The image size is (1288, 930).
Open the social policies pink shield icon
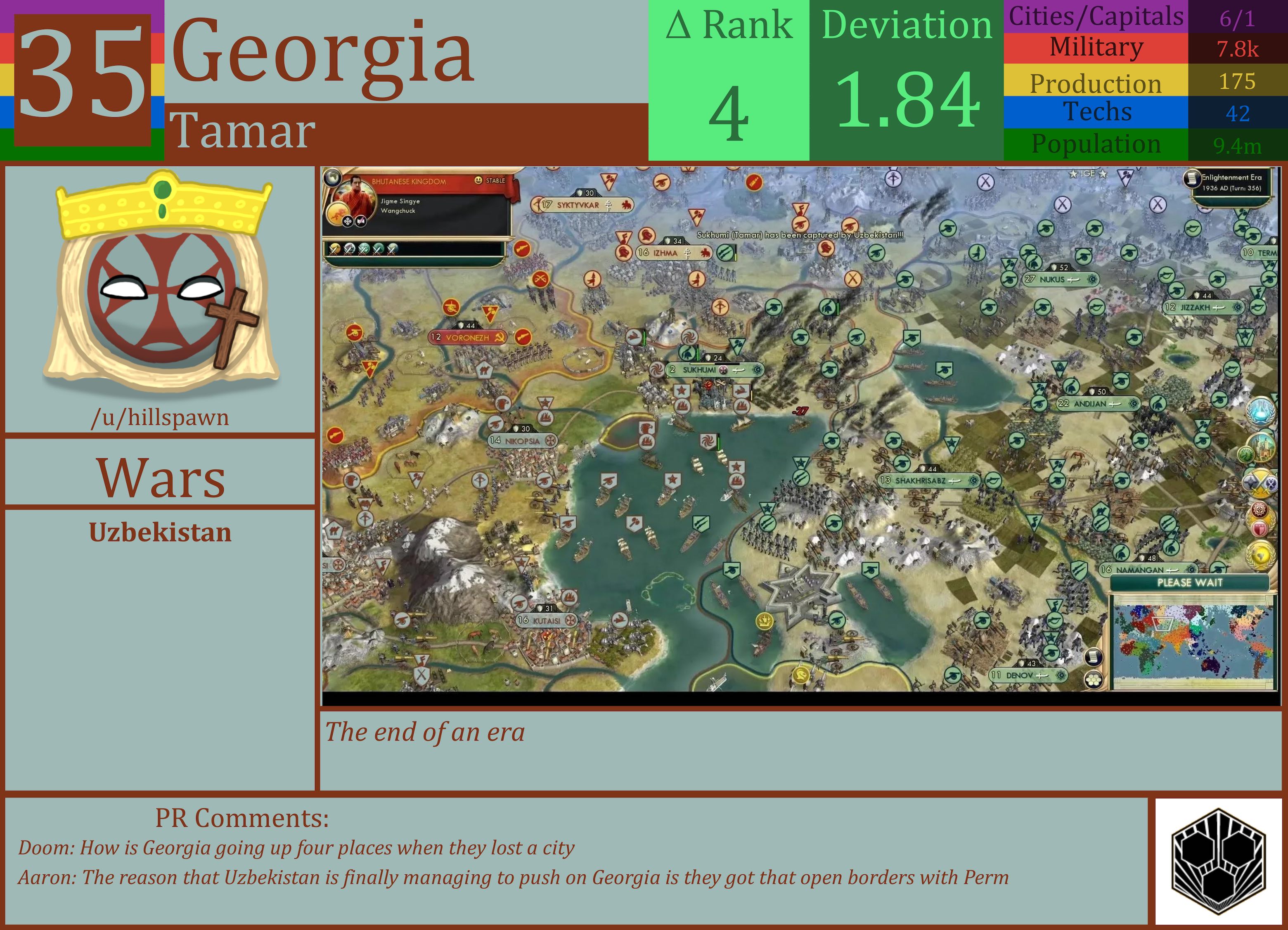pyautogui.click(x=1260, y=528)
